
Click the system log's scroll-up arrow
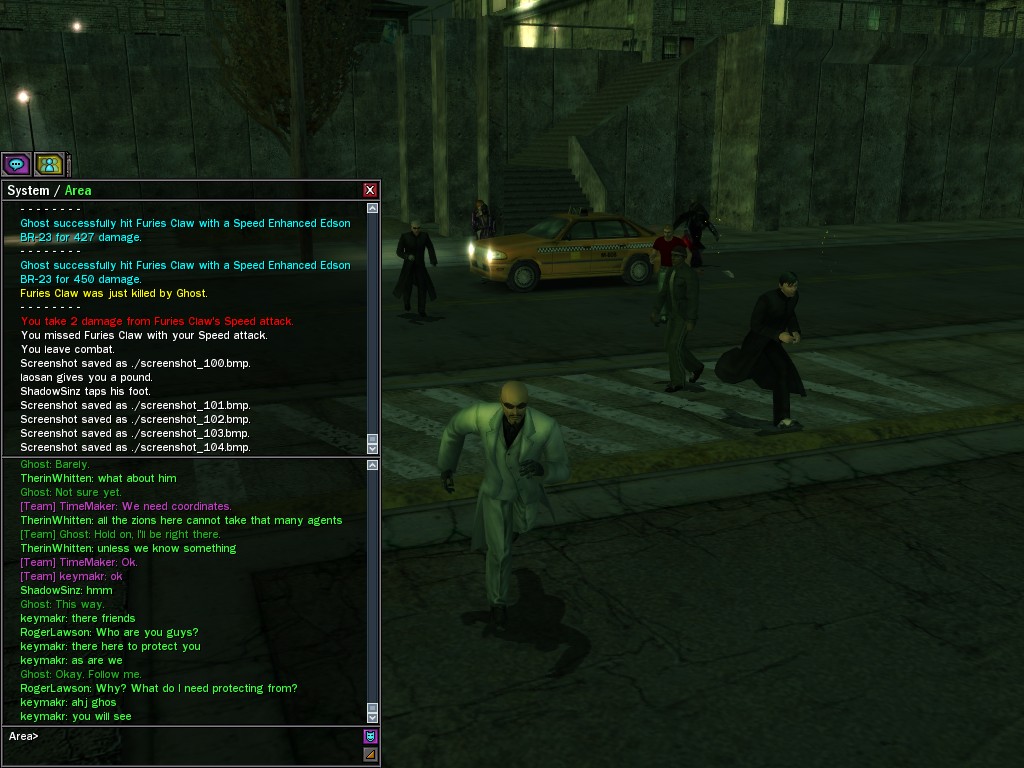(x=373, y=209)
